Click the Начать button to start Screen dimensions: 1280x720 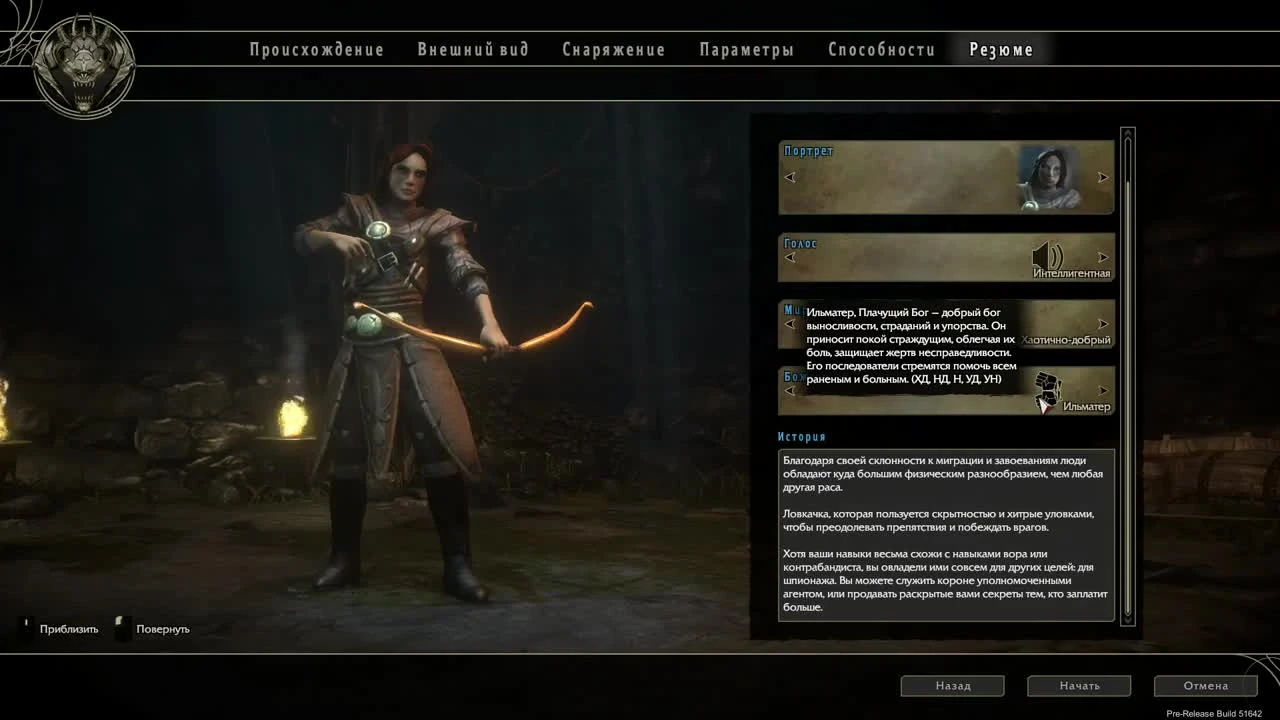(x=1080, y=685)
